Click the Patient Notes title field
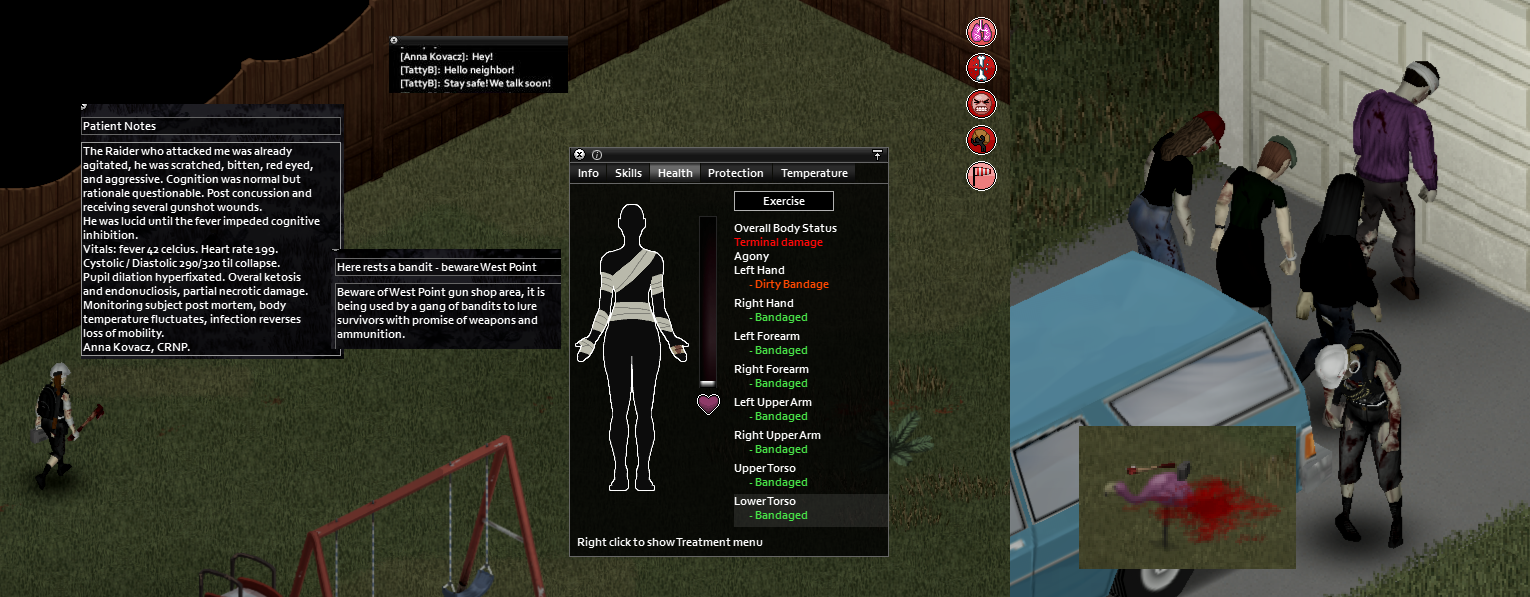Screen dimensions: 1530x597 (x=210, y=126)
